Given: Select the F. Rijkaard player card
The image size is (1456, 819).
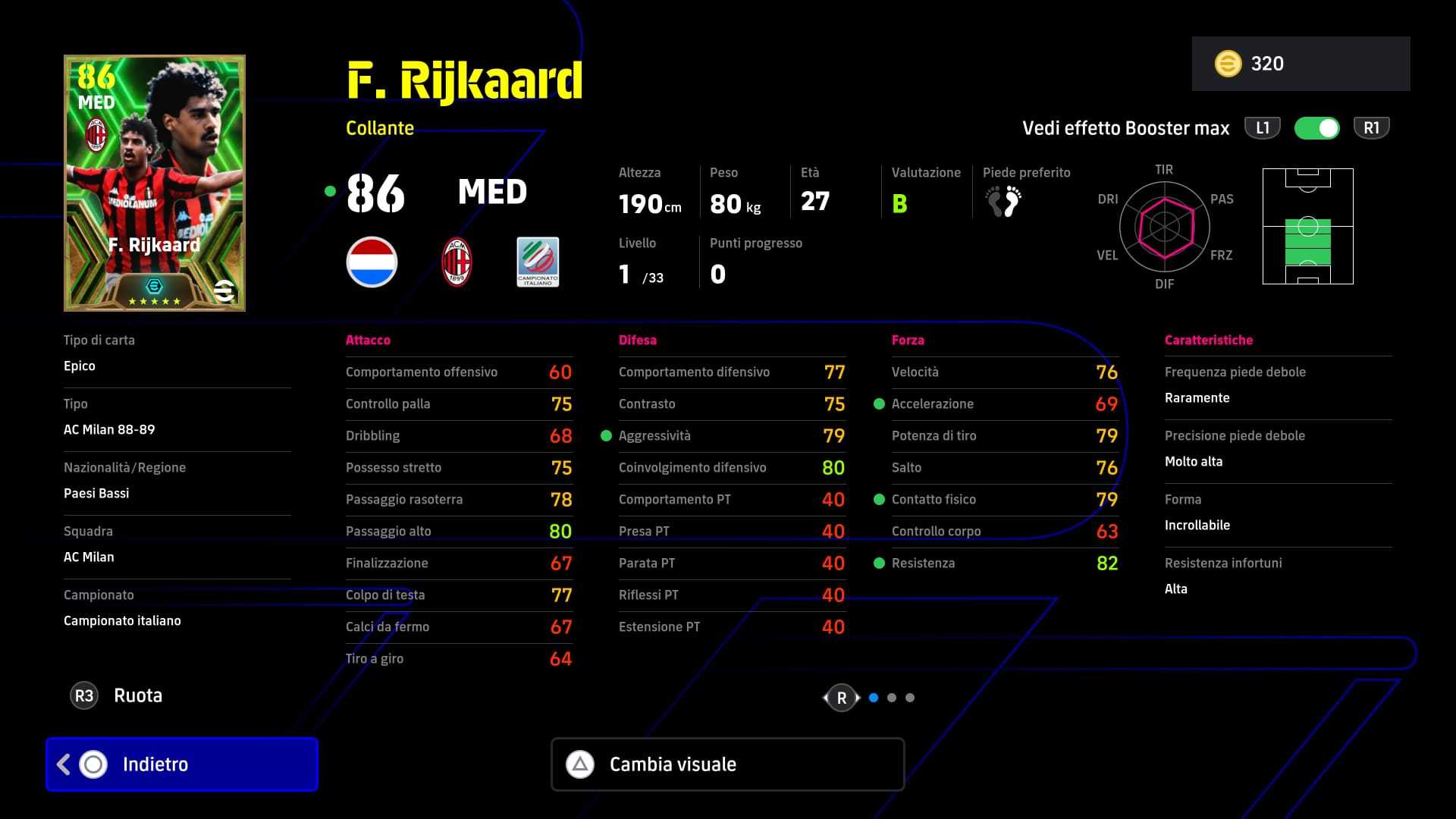Looking at the screenshot, I should tap(155, 183).
